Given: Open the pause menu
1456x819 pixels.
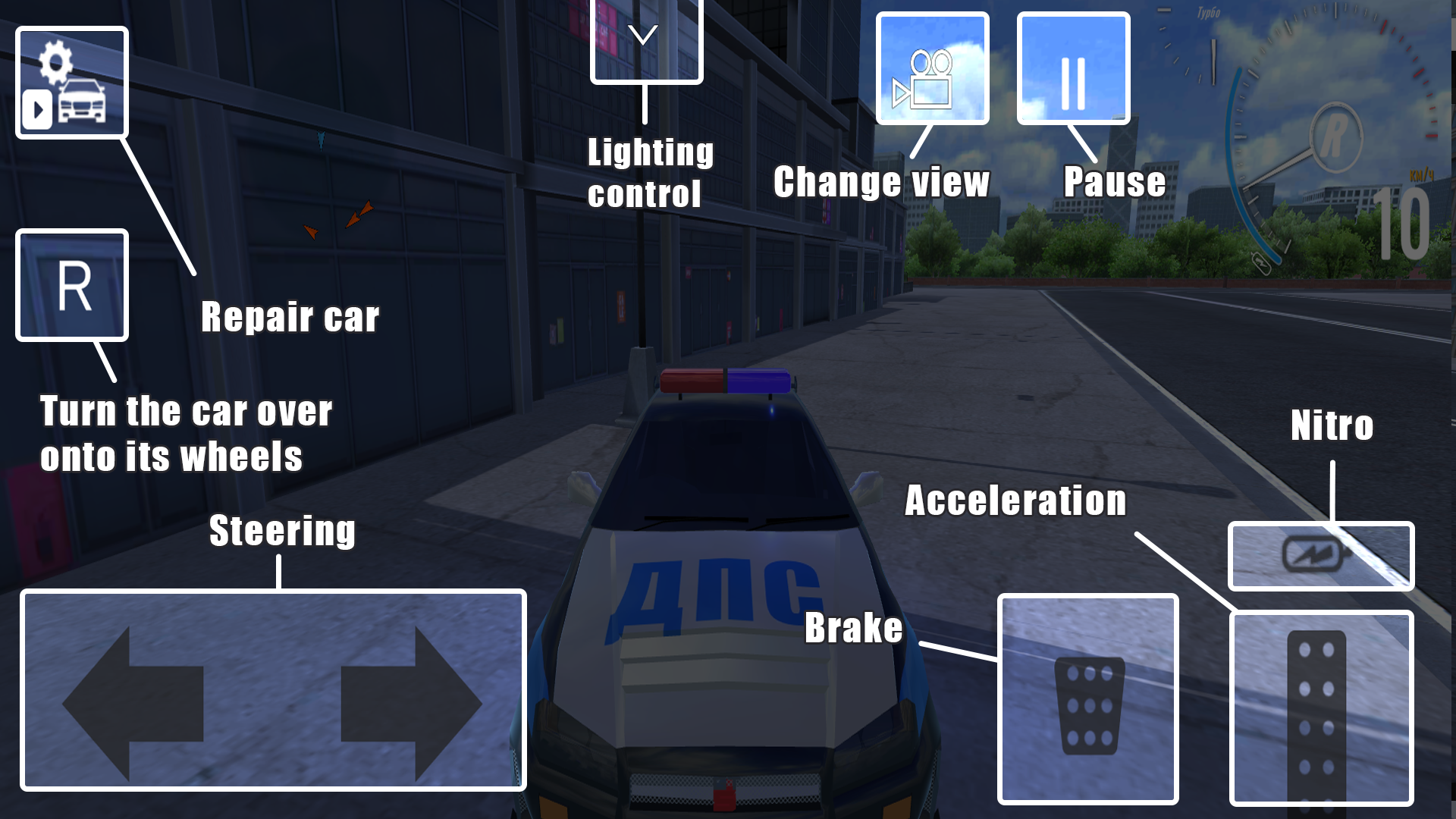Looking at the screenshot, I should click(1073, 68).
